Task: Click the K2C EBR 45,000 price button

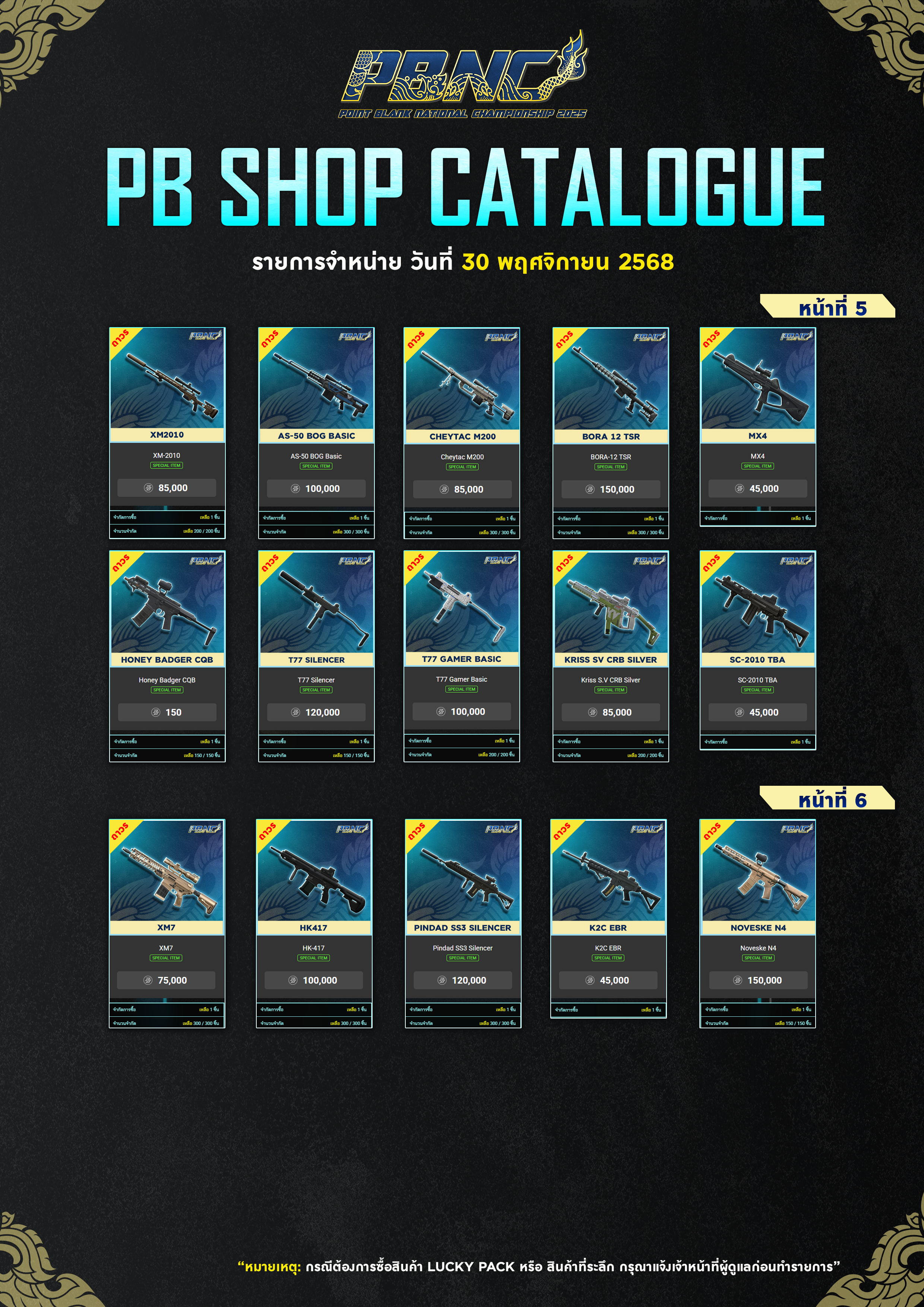Action: coord(608,980)
